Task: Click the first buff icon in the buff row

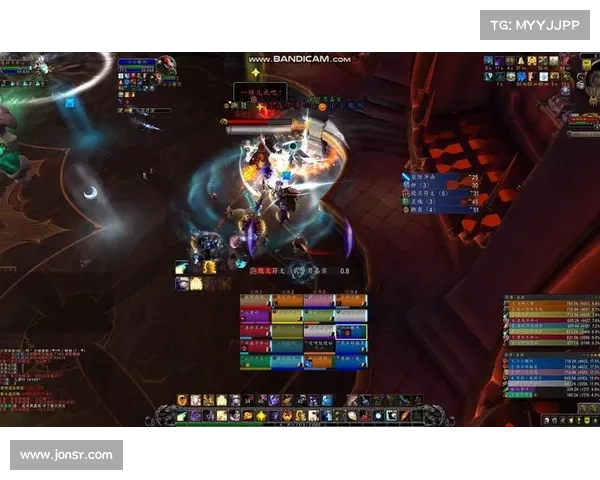Action: [488, 61]
